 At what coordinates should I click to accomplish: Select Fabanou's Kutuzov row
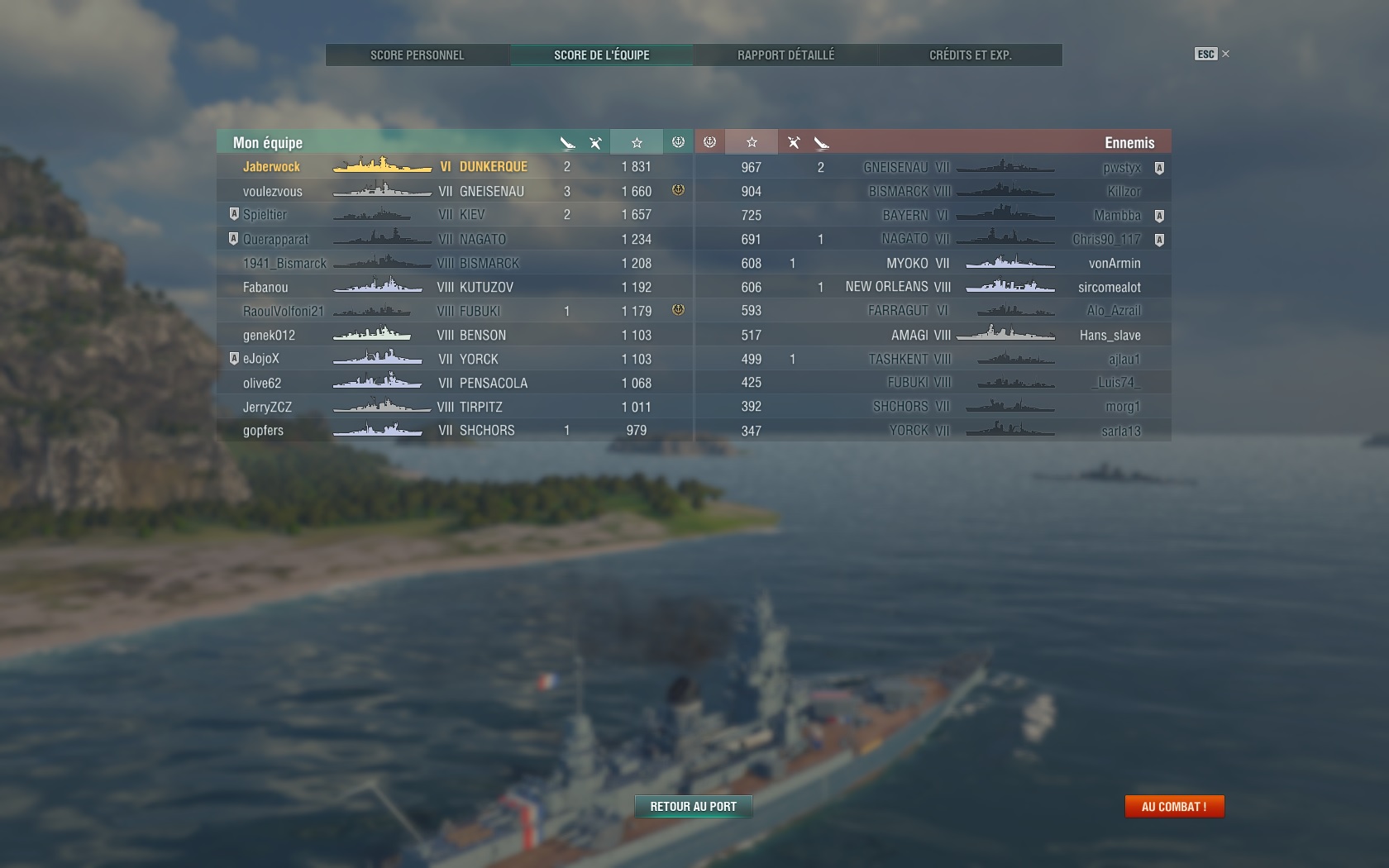click(455, 287)
